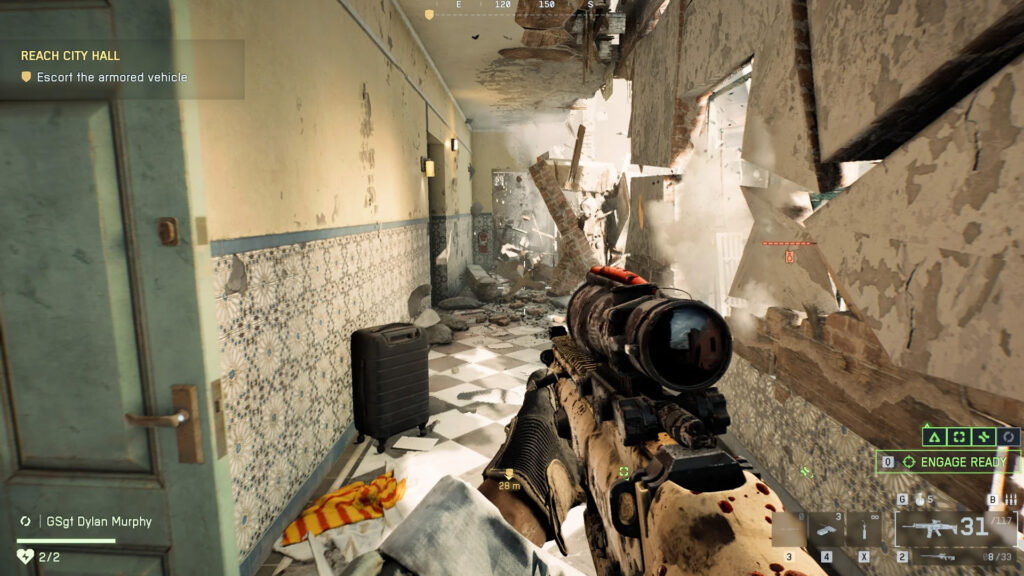This screenshot has width=1024, height=576.
Task: Activate the square-bracket squad order icon
Action: (x=959, y=437)
